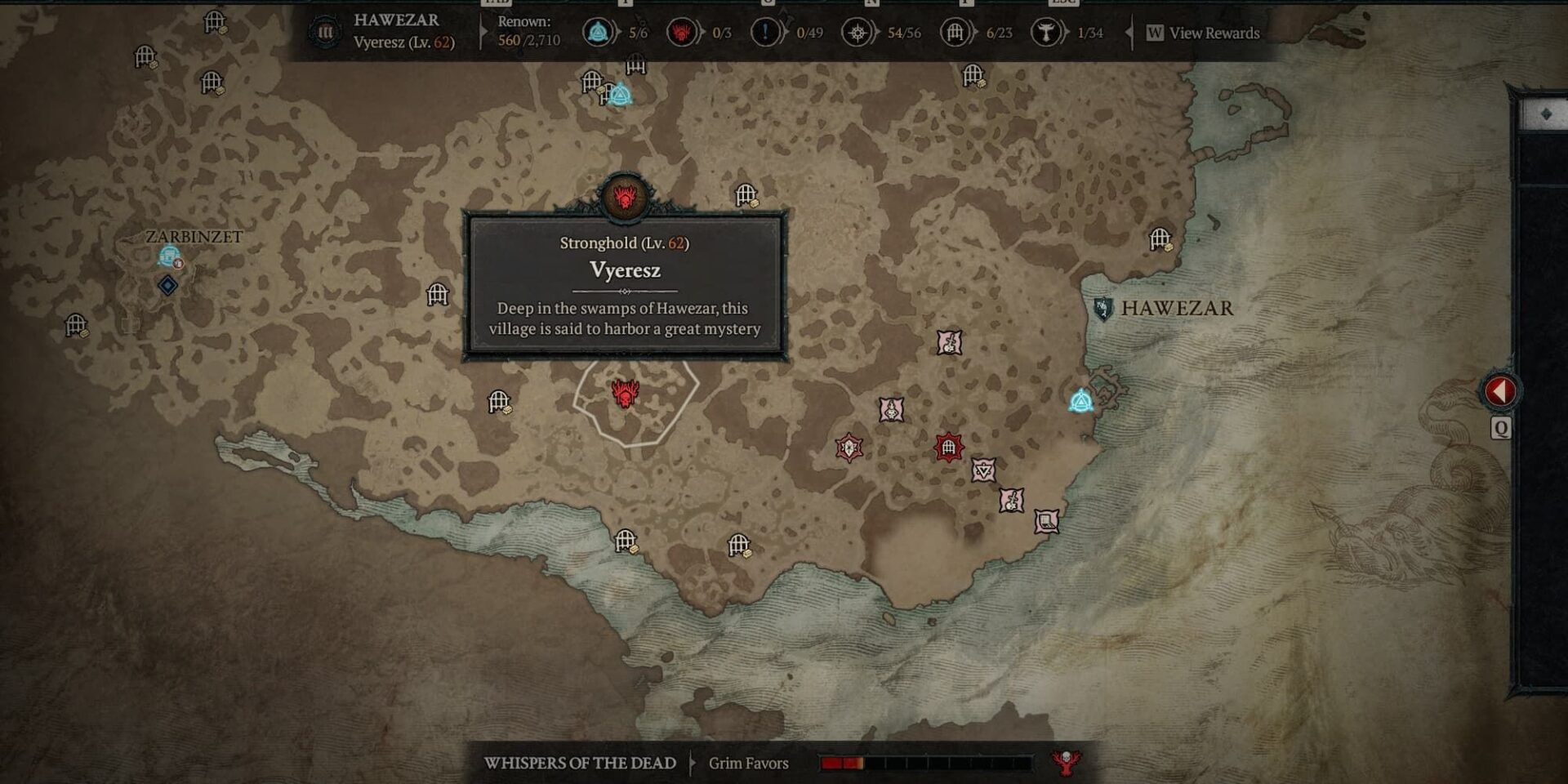Screen dimensions: 1568x784
Task: Select the red Vyeresz stronghold map marker
Action: click(625, 394)
